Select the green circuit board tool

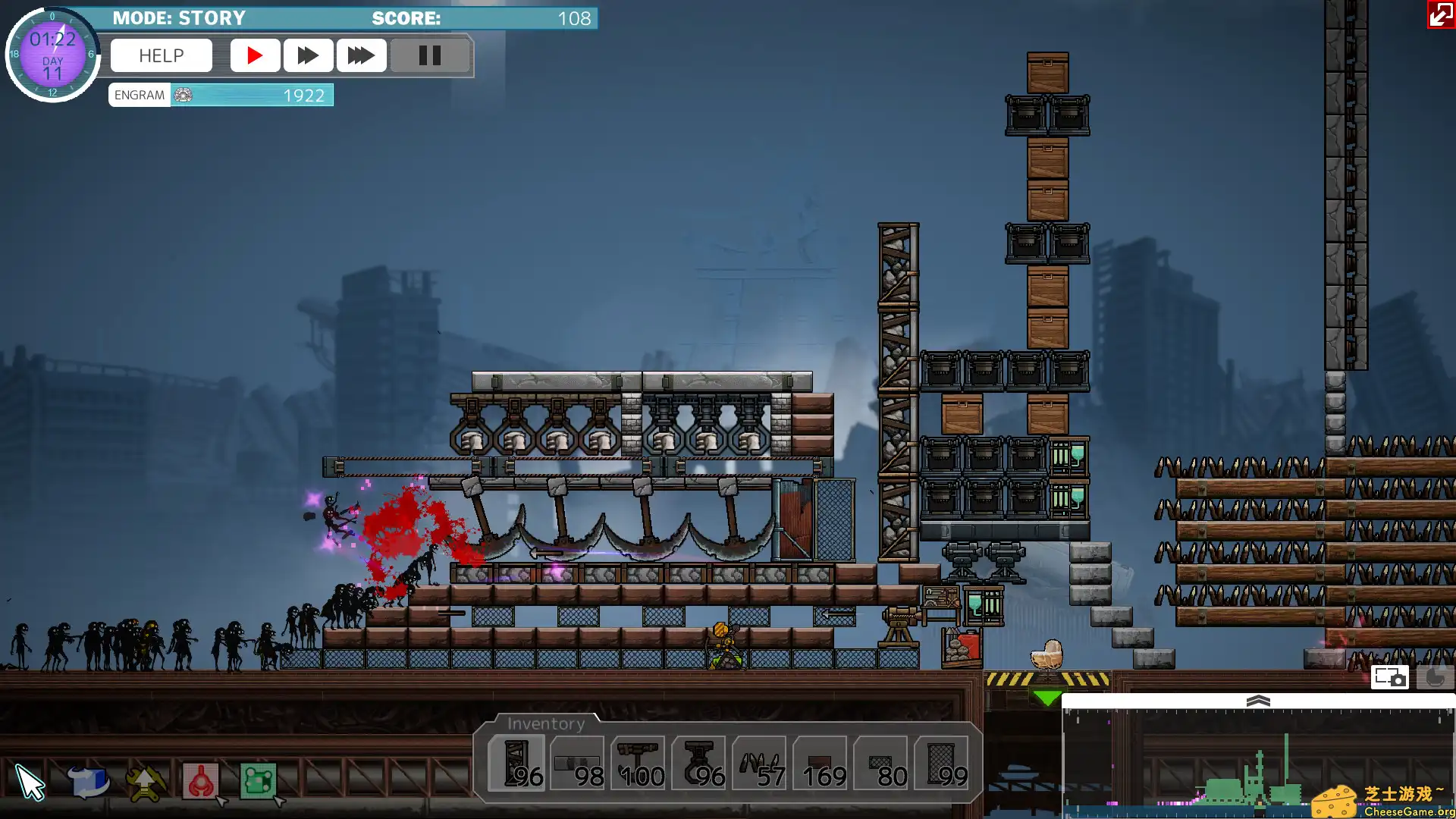pyautogui.click(x=258, y=783)
